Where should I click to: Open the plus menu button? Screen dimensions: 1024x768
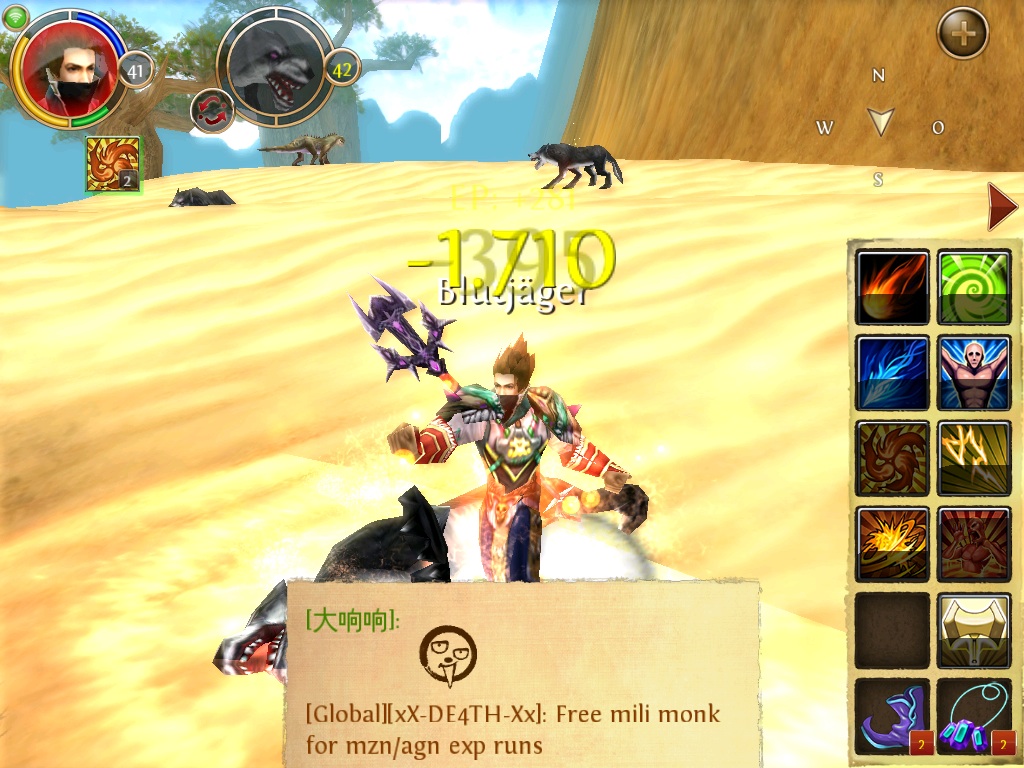pyautogui.click(x=962, y=34)
